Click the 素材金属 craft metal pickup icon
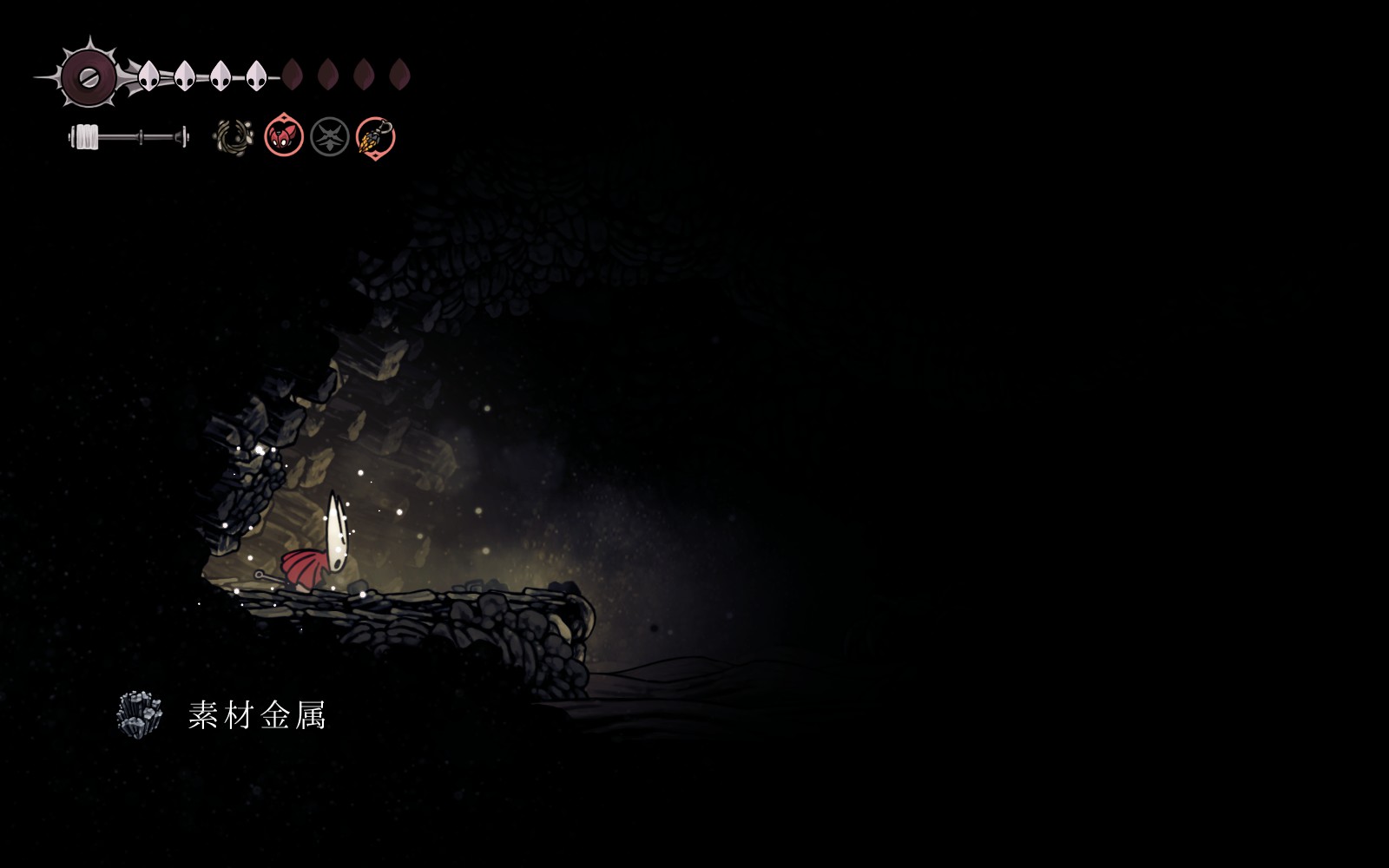Image resolution: width=1389 pixels, height=868 pixels. [140, 715]
